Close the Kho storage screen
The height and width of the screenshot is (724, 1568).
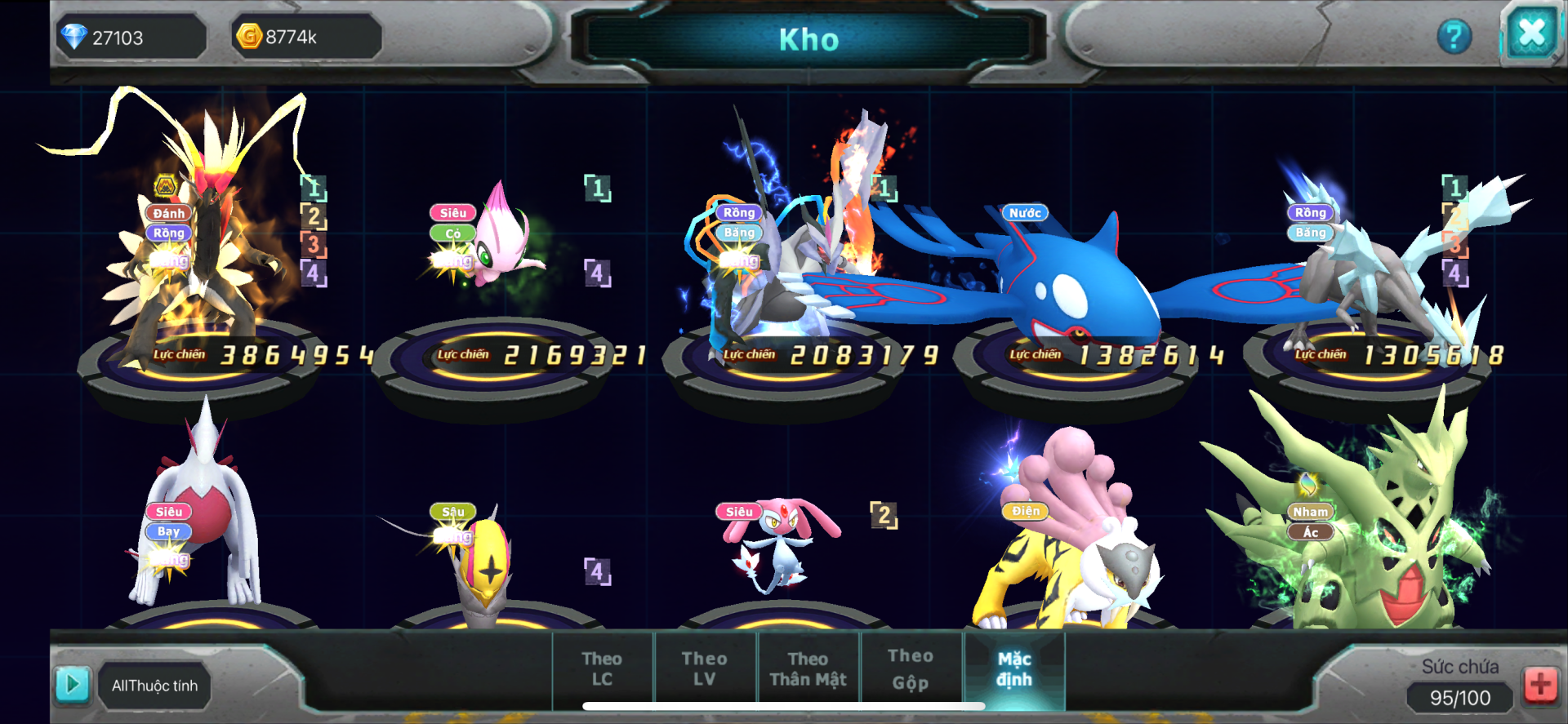tap(1530, 34)
